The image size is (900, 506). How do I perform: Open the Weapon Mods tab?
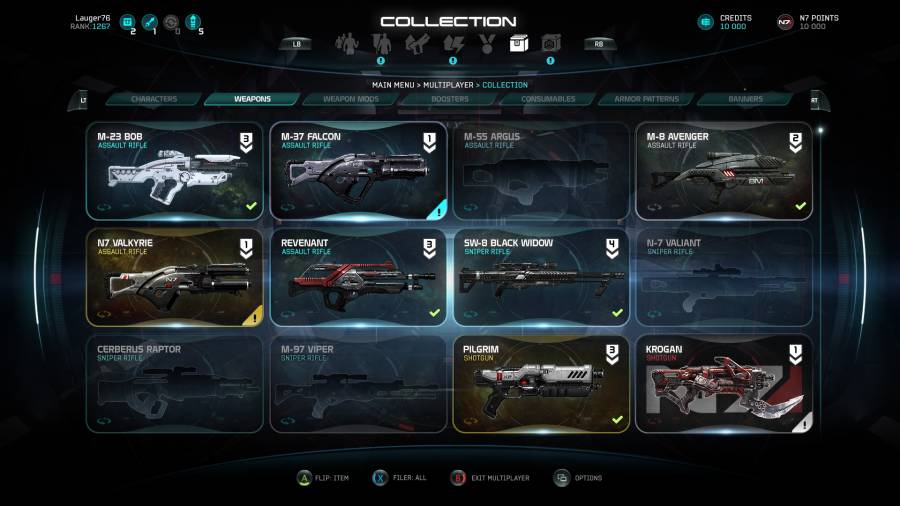(x=350, y=99)
